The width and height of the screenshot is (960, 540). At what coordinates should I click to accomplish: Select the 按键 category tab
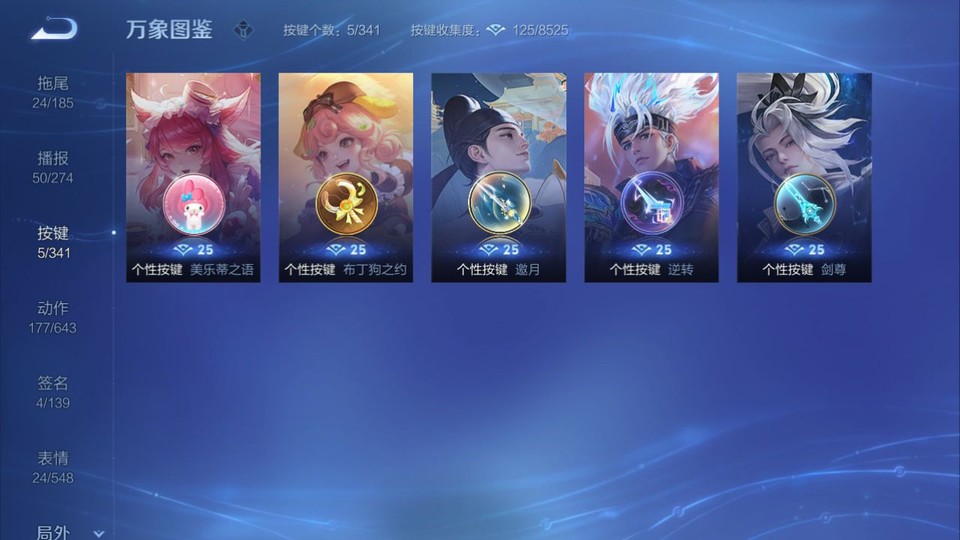pos(53,241)
